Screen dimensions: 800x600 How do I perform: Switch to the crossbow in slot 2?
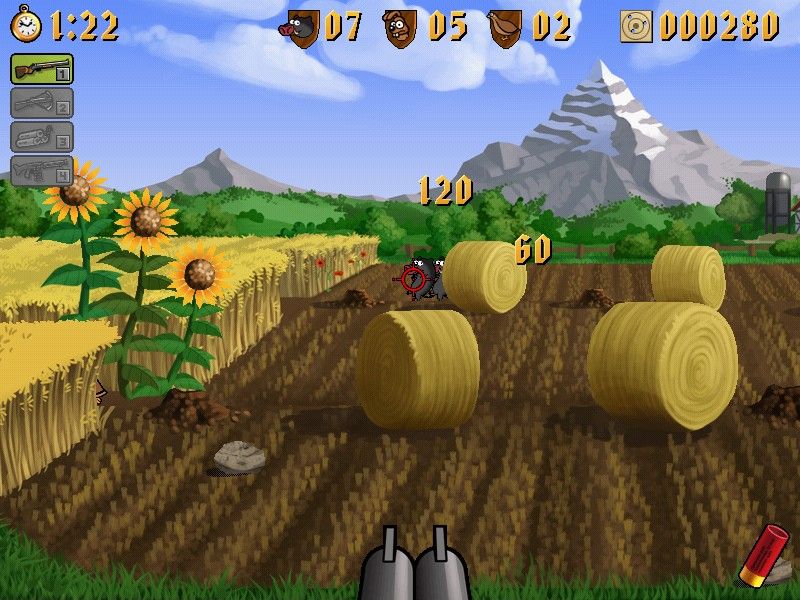click(x=41, y=102)
